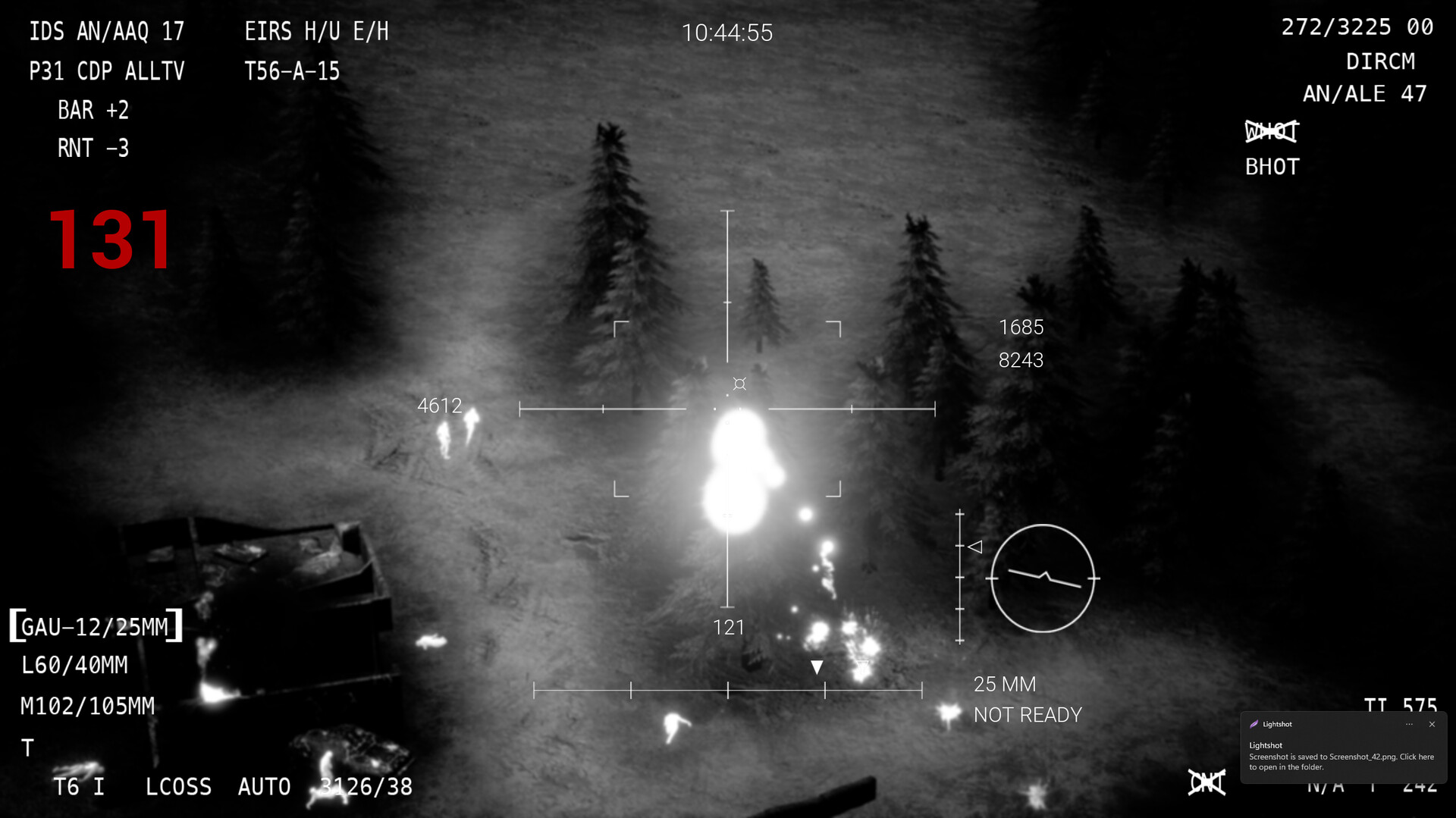
Task: Select the IDS AN/AAQ 17 sensor label
Action: [106, 31]
